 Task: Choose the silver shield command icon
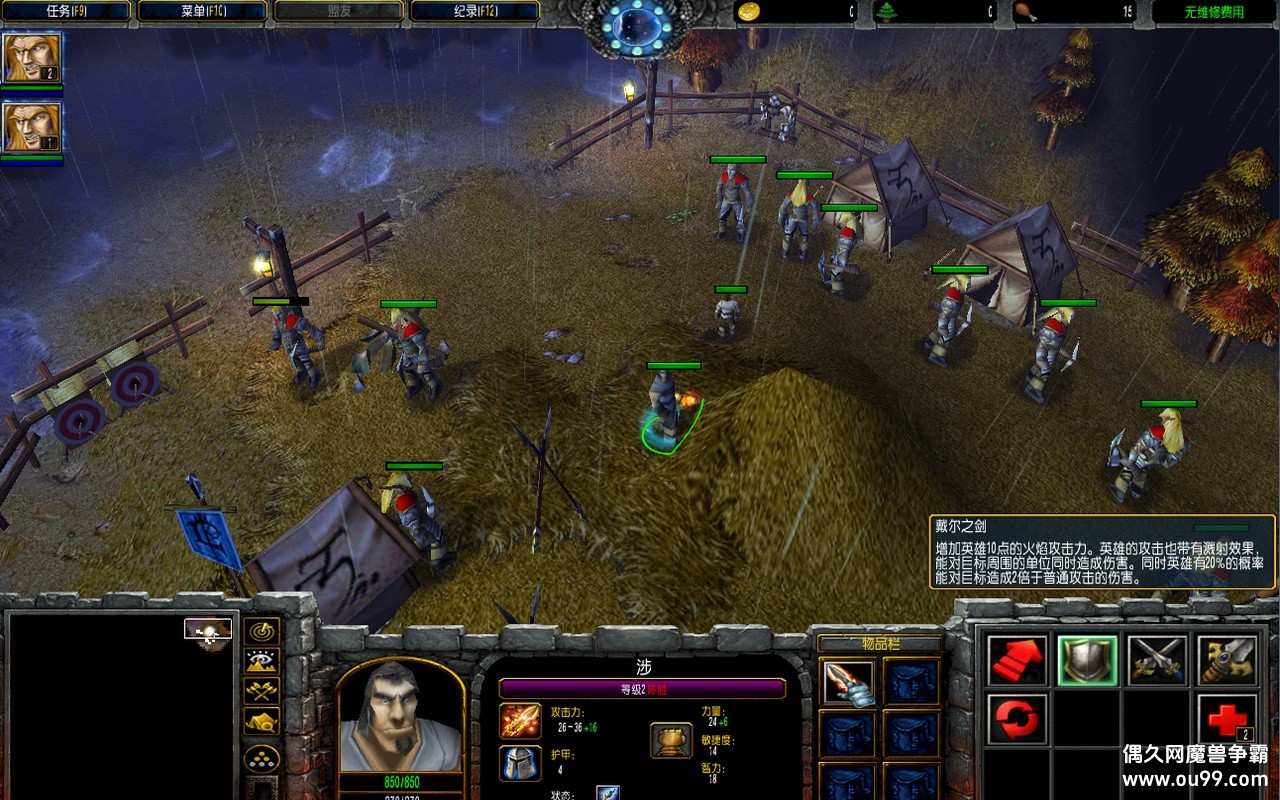point(1088,661)
